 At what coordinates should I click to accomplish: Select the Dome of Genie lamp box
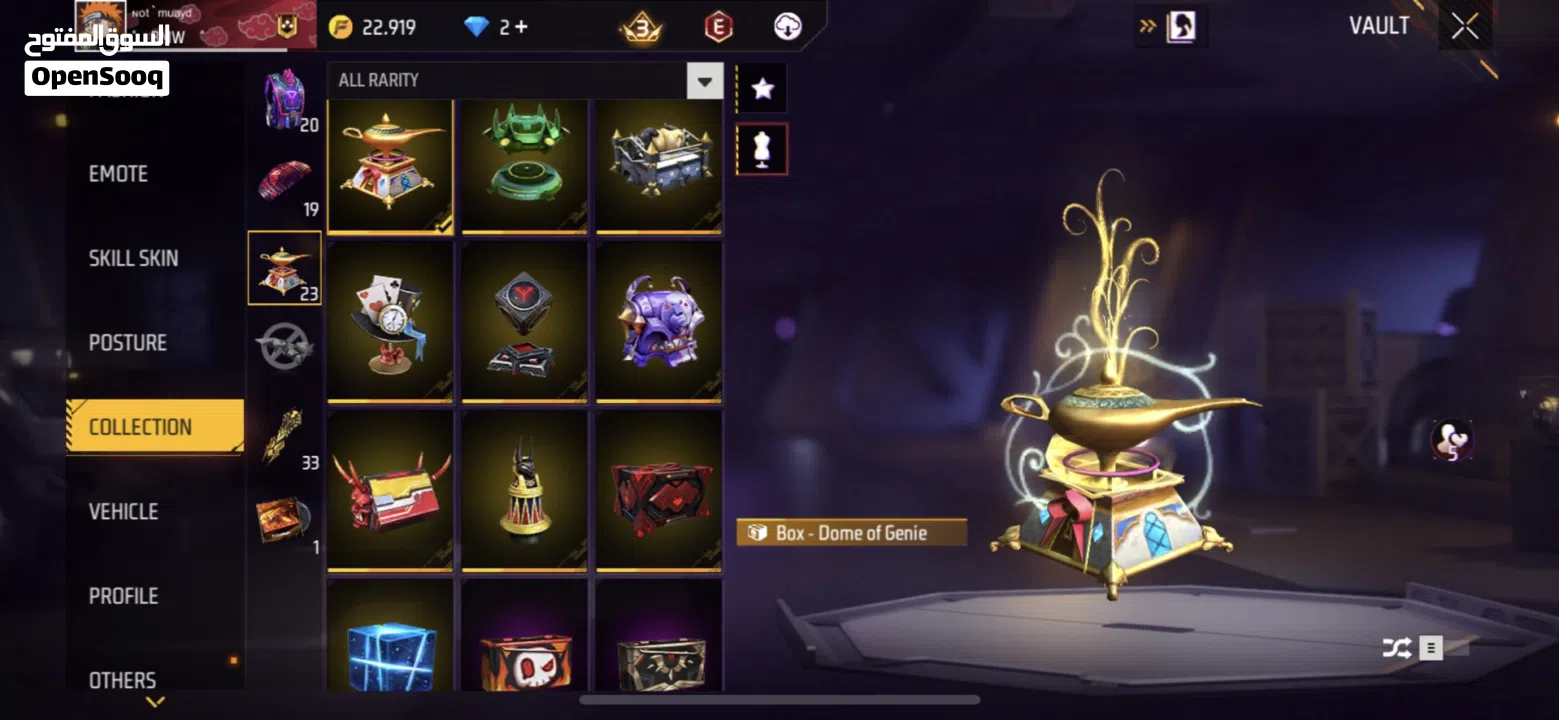click(390, 167)
